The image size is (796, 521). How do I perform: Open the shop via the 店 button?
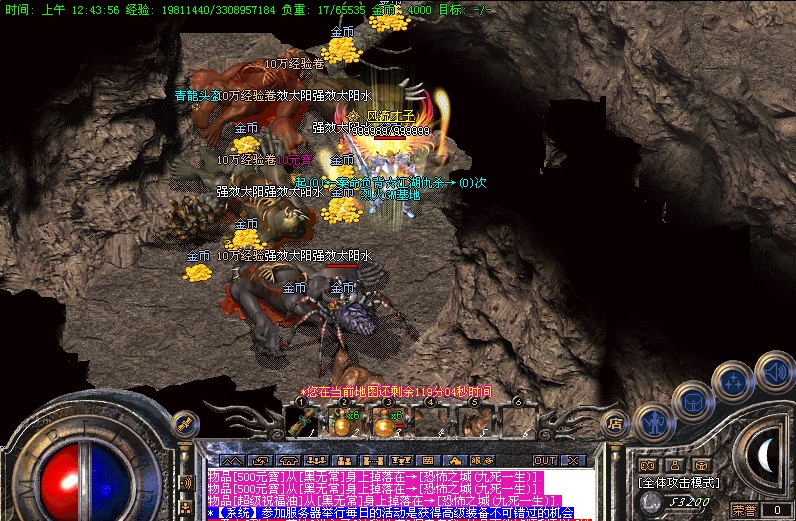click(x=616, y=424)
